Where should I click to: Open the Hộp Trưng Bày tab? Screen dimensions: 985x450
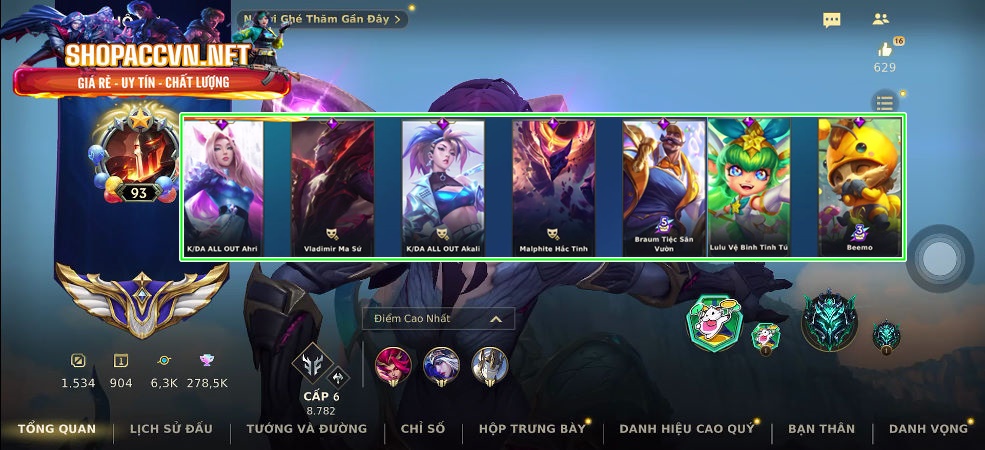tap(532, 429)
